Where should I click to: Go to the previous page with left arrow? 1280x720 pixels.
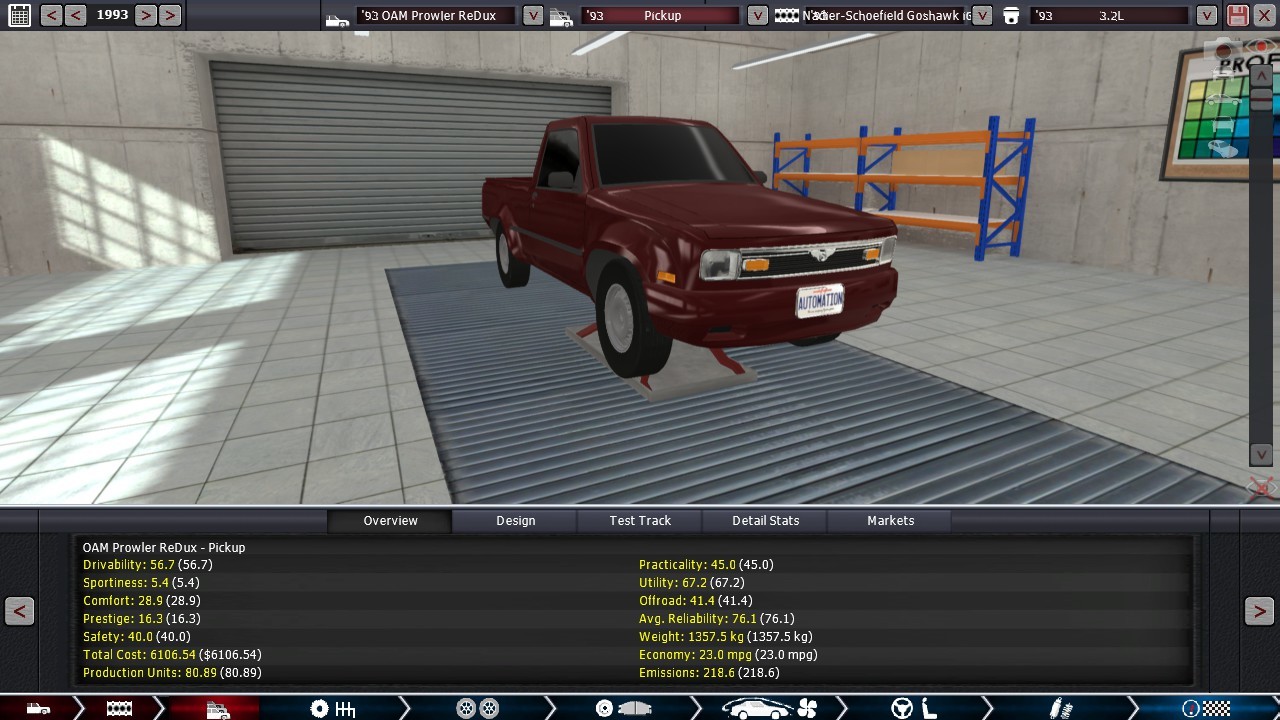19,611
